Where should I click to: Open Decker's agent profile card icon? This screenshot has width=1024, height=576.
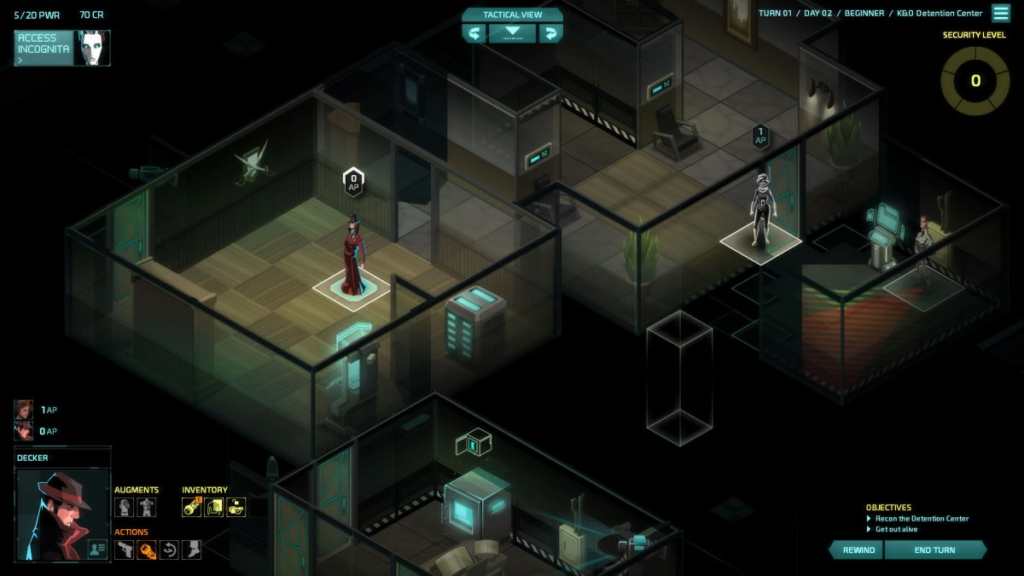(x=98, y=548)
